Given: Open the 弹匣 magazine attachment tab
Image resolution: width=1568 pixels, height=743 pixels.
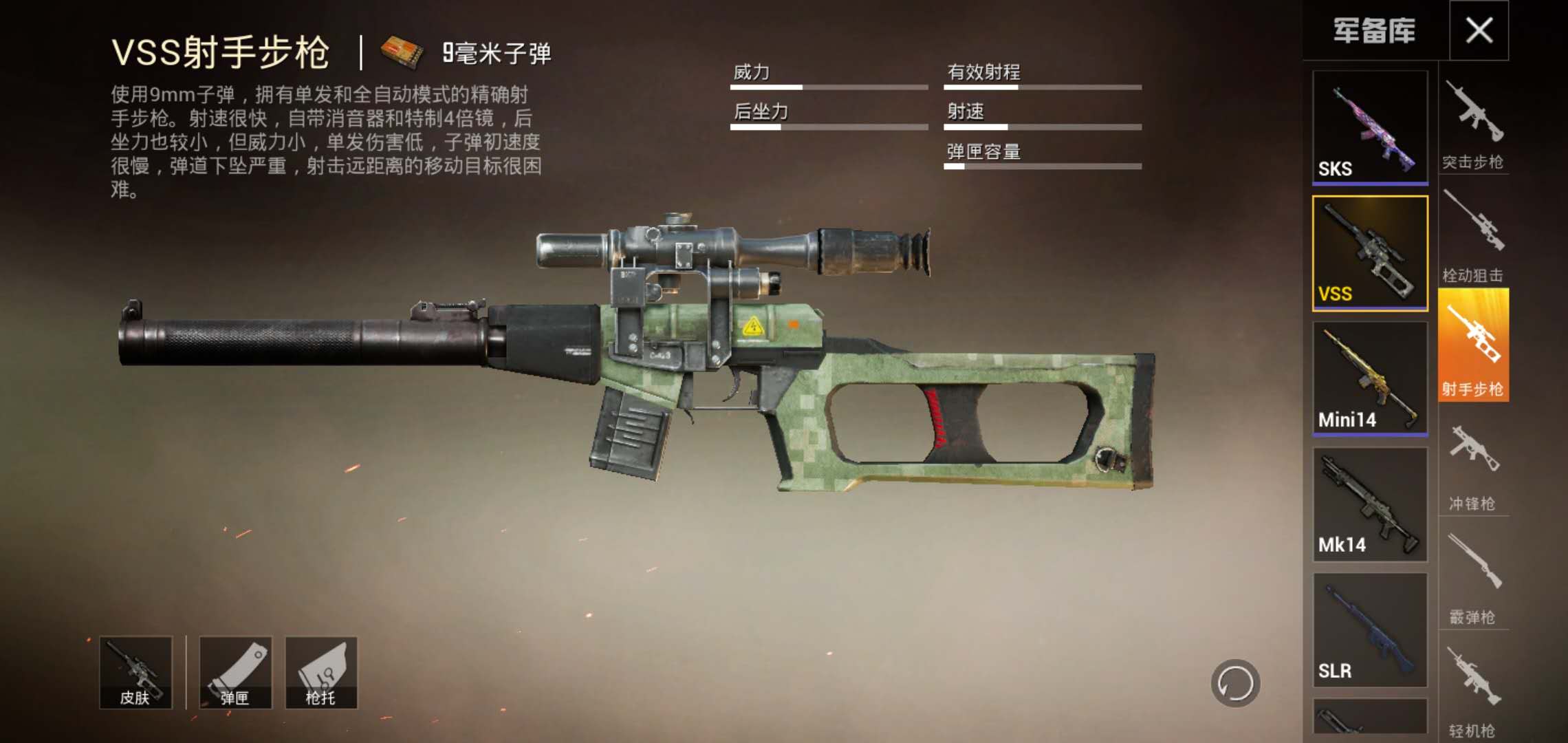Looking at the screenshot, I should coord(237,671).
